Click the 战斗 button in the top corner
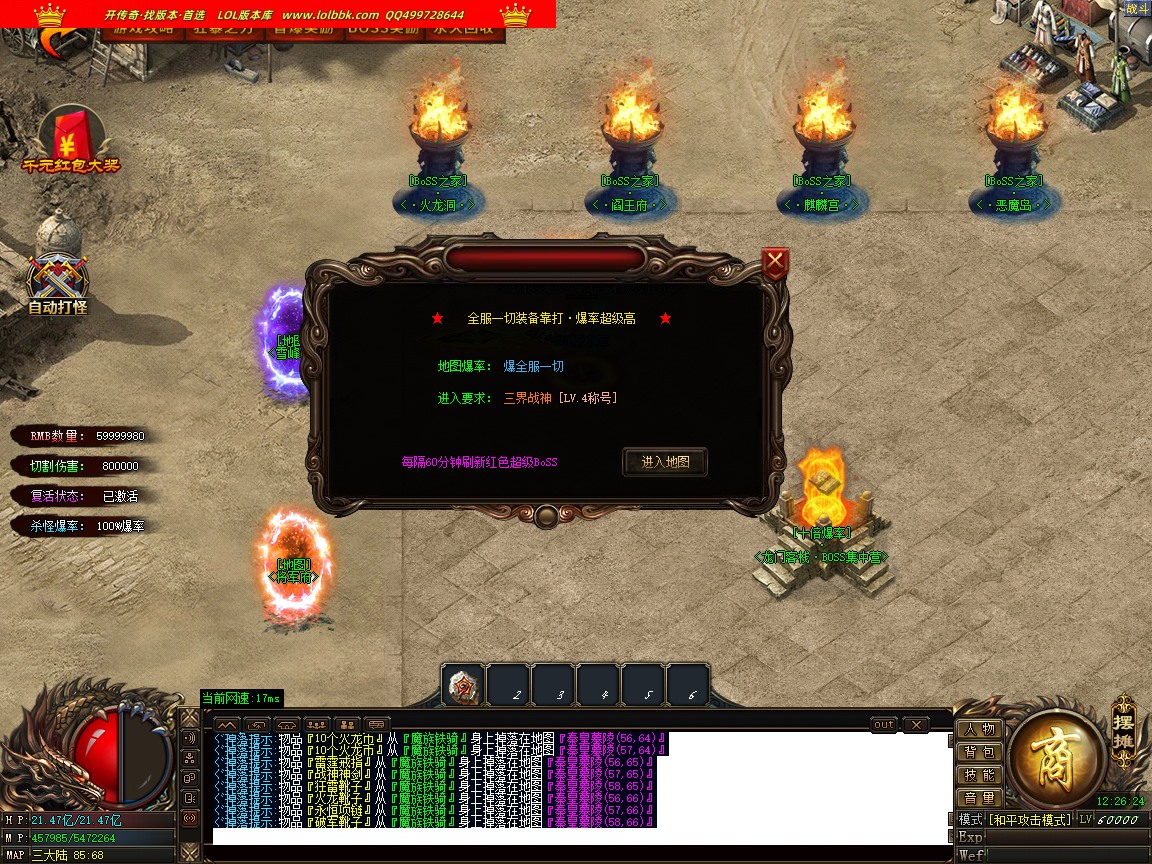 [1137, 9]
